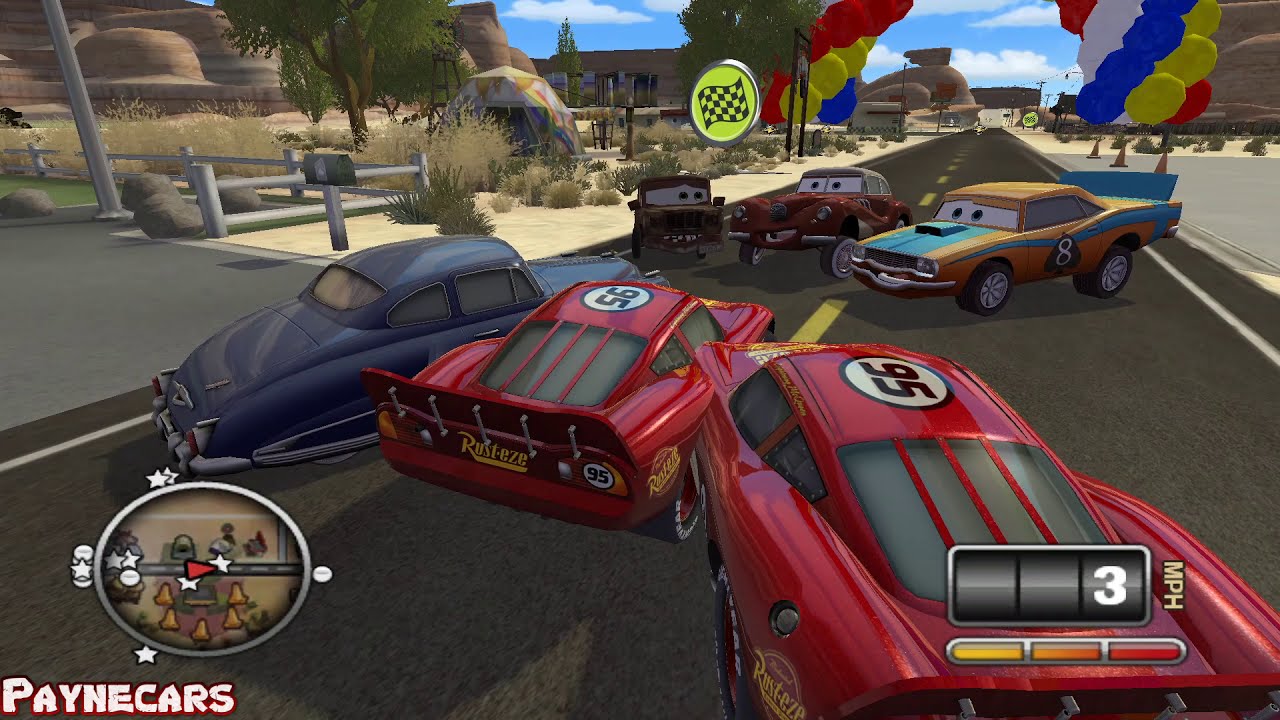This screenshot has height=720, width=1280.
Task: Select the white oval marker right of minimap
Action: point(322,574)
